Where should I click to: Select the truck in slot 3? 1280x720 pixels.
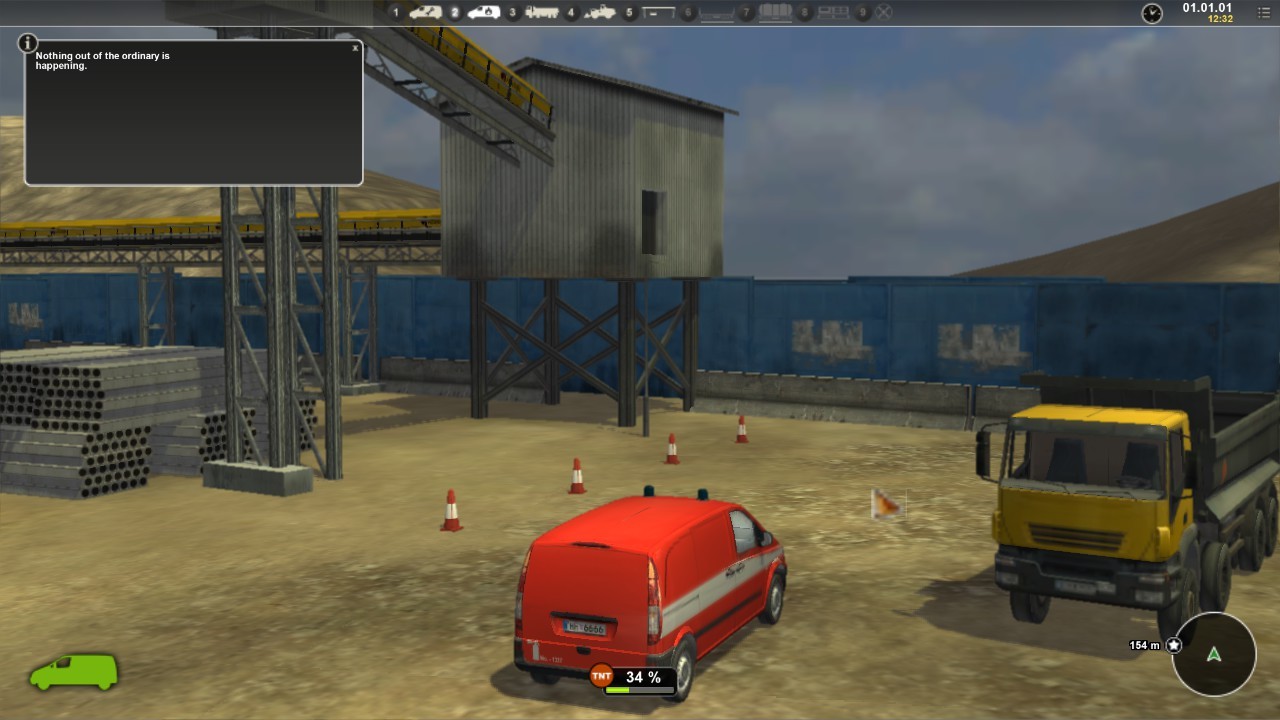click(542, 13)
